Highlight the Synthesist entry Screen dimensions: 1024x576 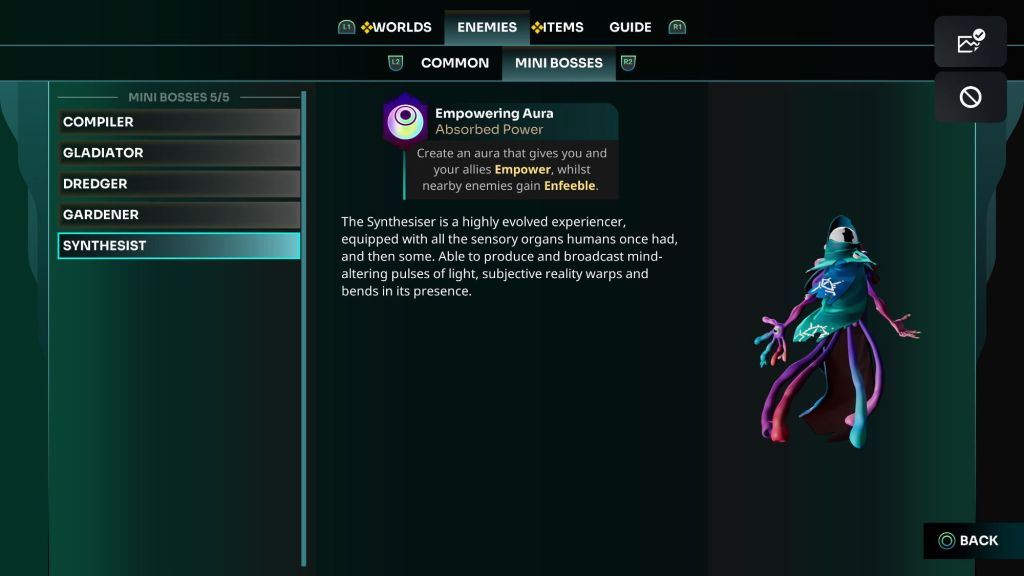[179, 246]
